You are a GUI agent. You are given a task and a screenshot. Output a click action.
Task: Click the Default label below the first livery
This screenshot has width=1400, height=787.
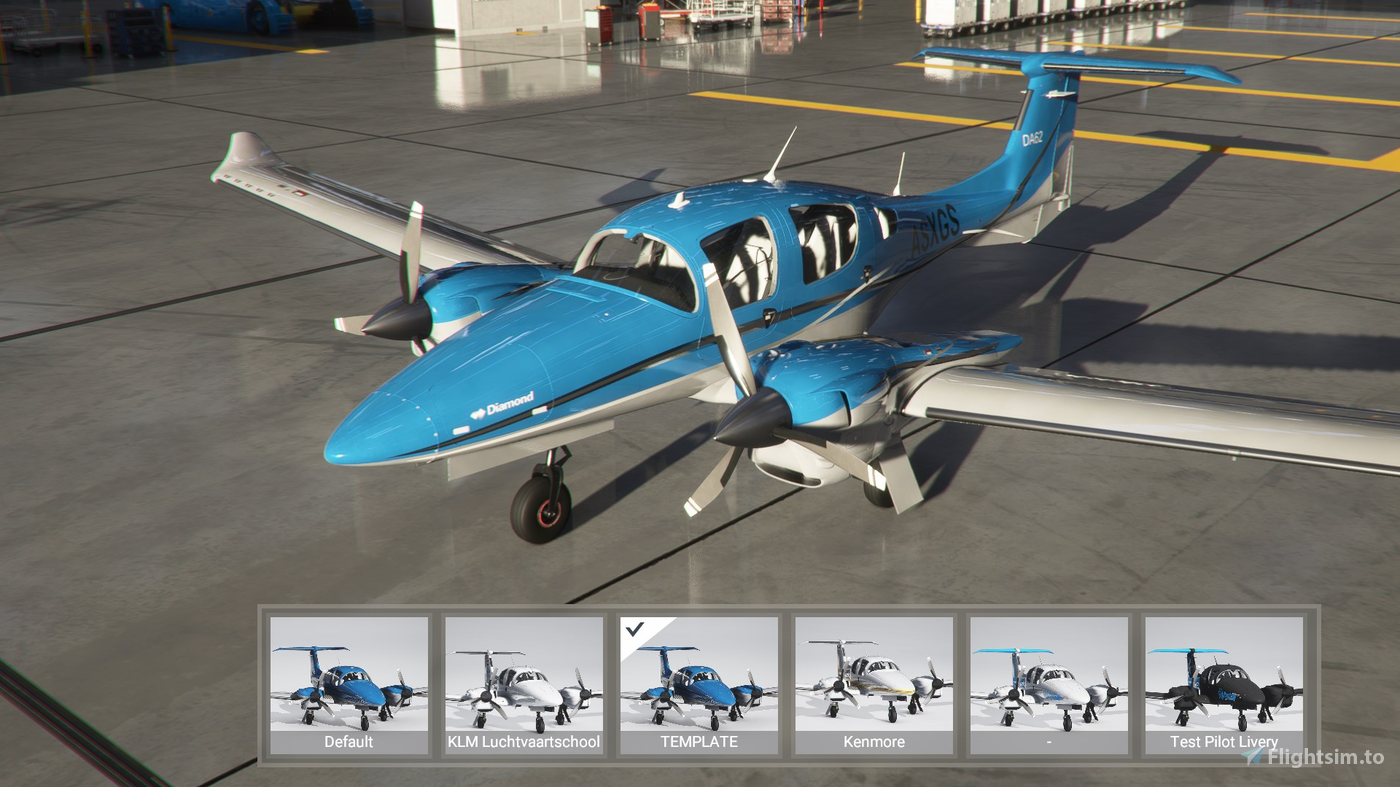tap(349, 742)
